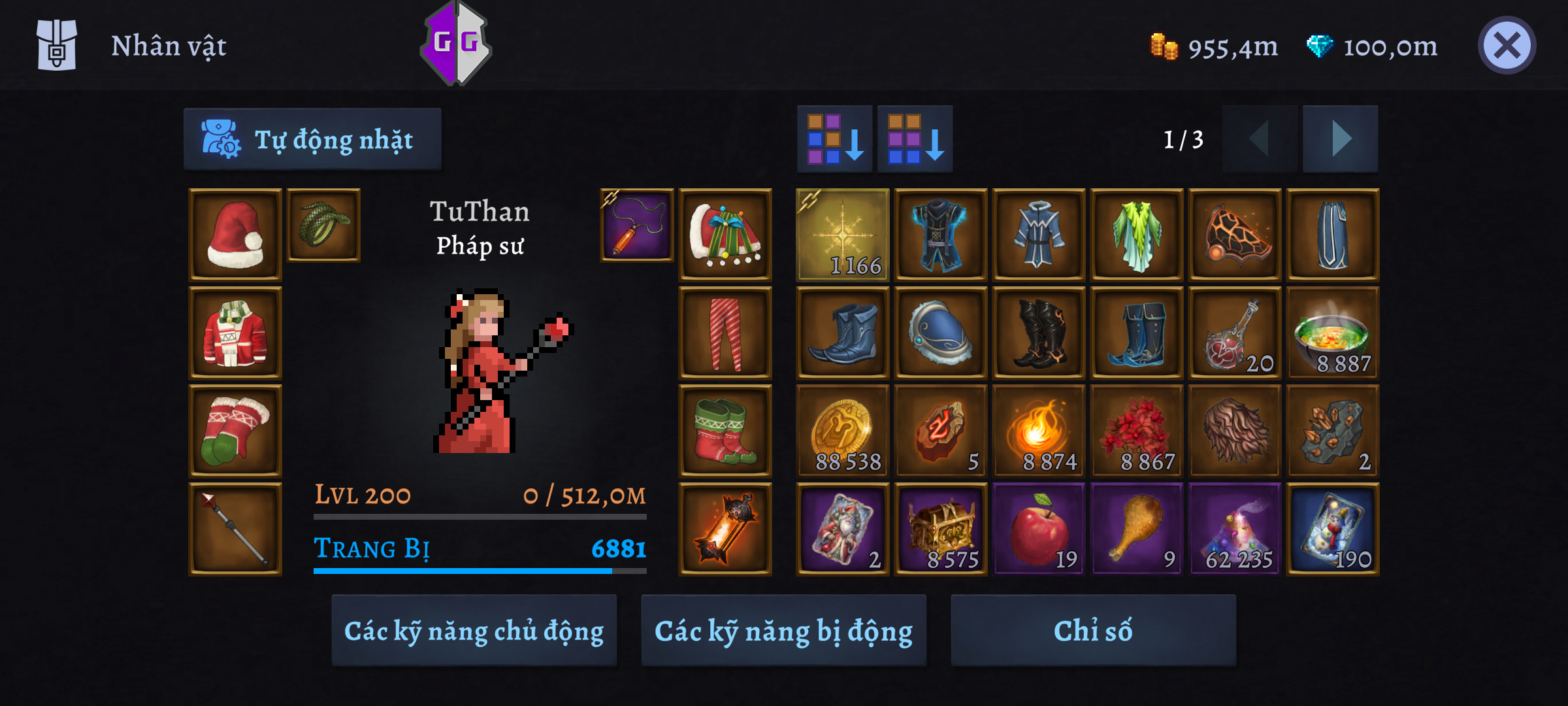Open the GameGuardian floating overlay icon
Screen dimensions: 1568x706
click(456, 43)
